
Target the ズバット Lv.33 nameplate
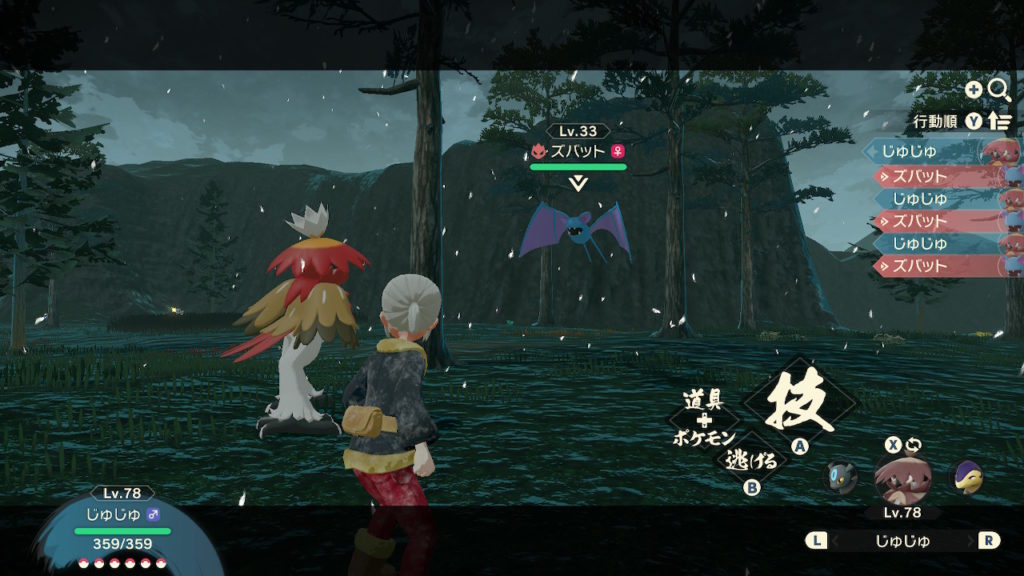[x=578, y=151]
